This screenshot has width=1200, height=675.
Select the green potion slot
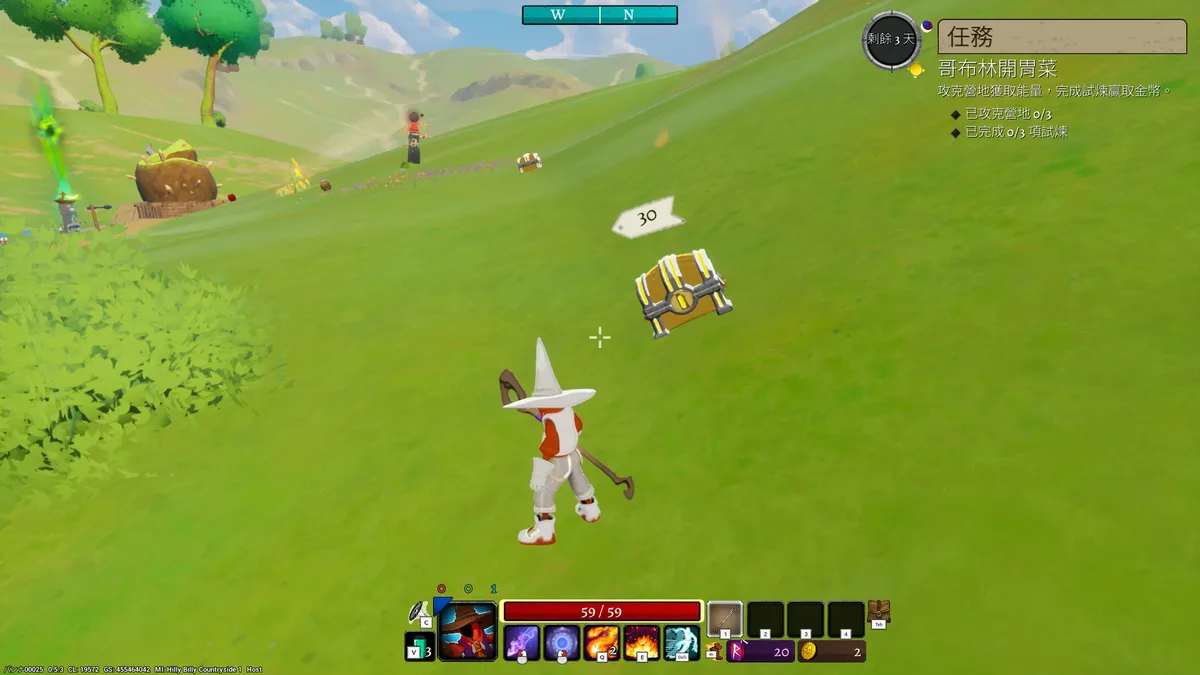pos(418,647)
